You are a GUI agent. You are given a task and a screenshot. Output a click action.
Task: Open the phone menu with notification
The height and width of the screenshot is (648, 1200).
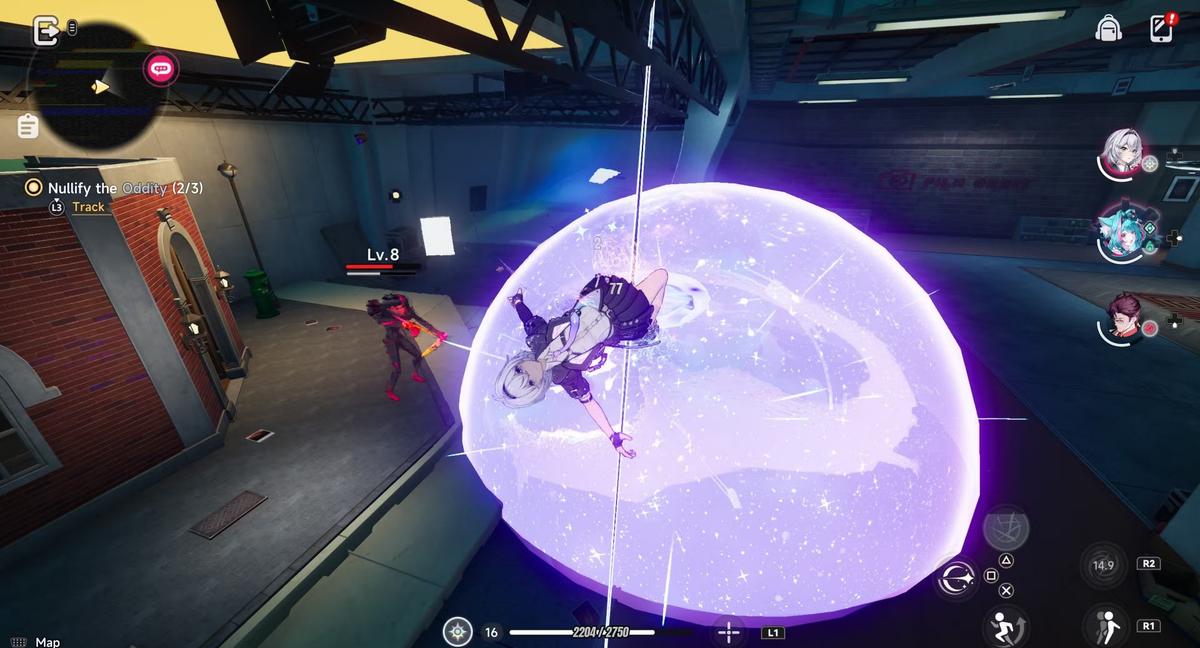1161,28
